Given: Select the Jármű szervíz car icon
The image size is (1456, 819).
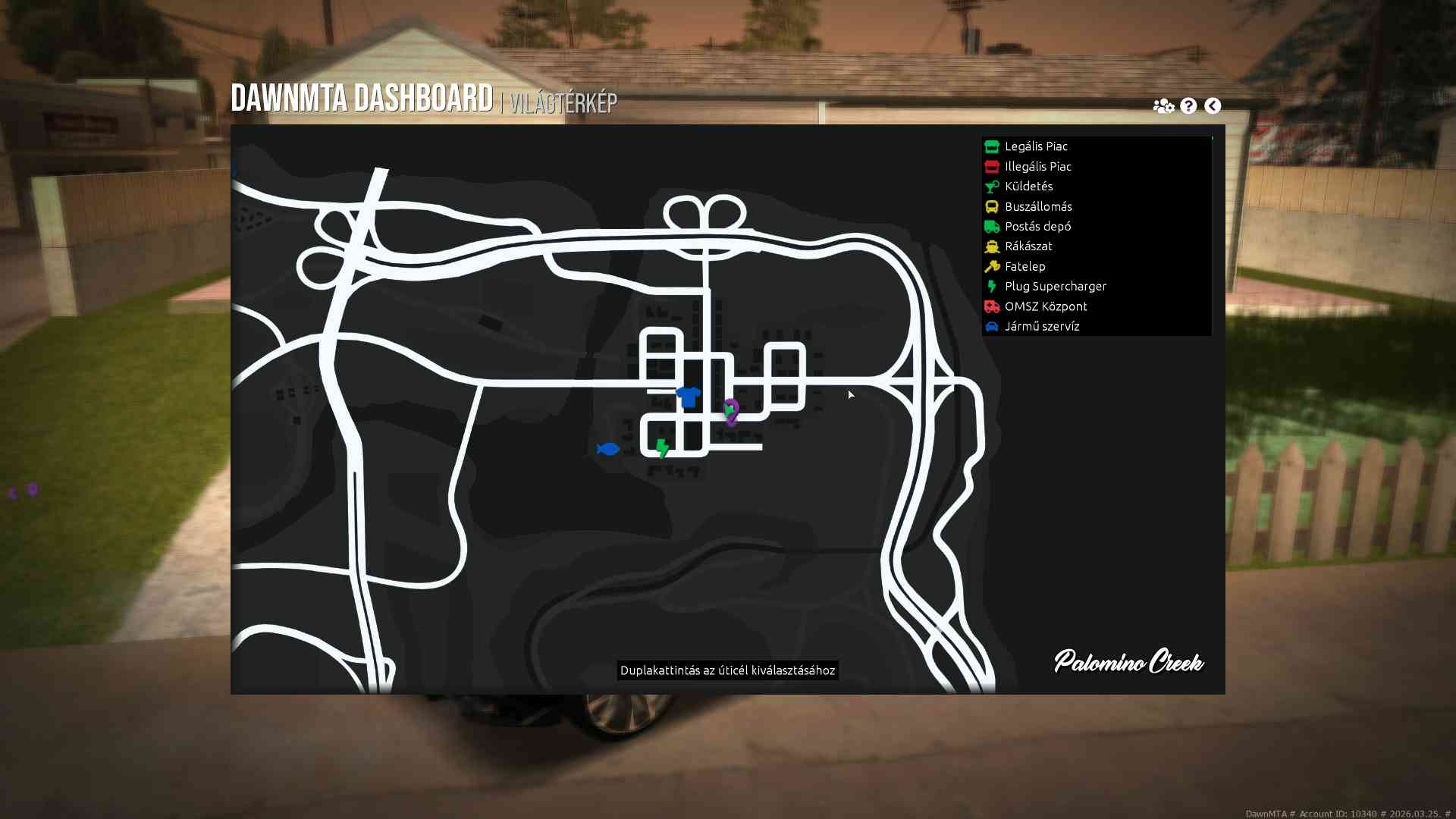Looking at the screenshot, I should (x=992, y=326).
